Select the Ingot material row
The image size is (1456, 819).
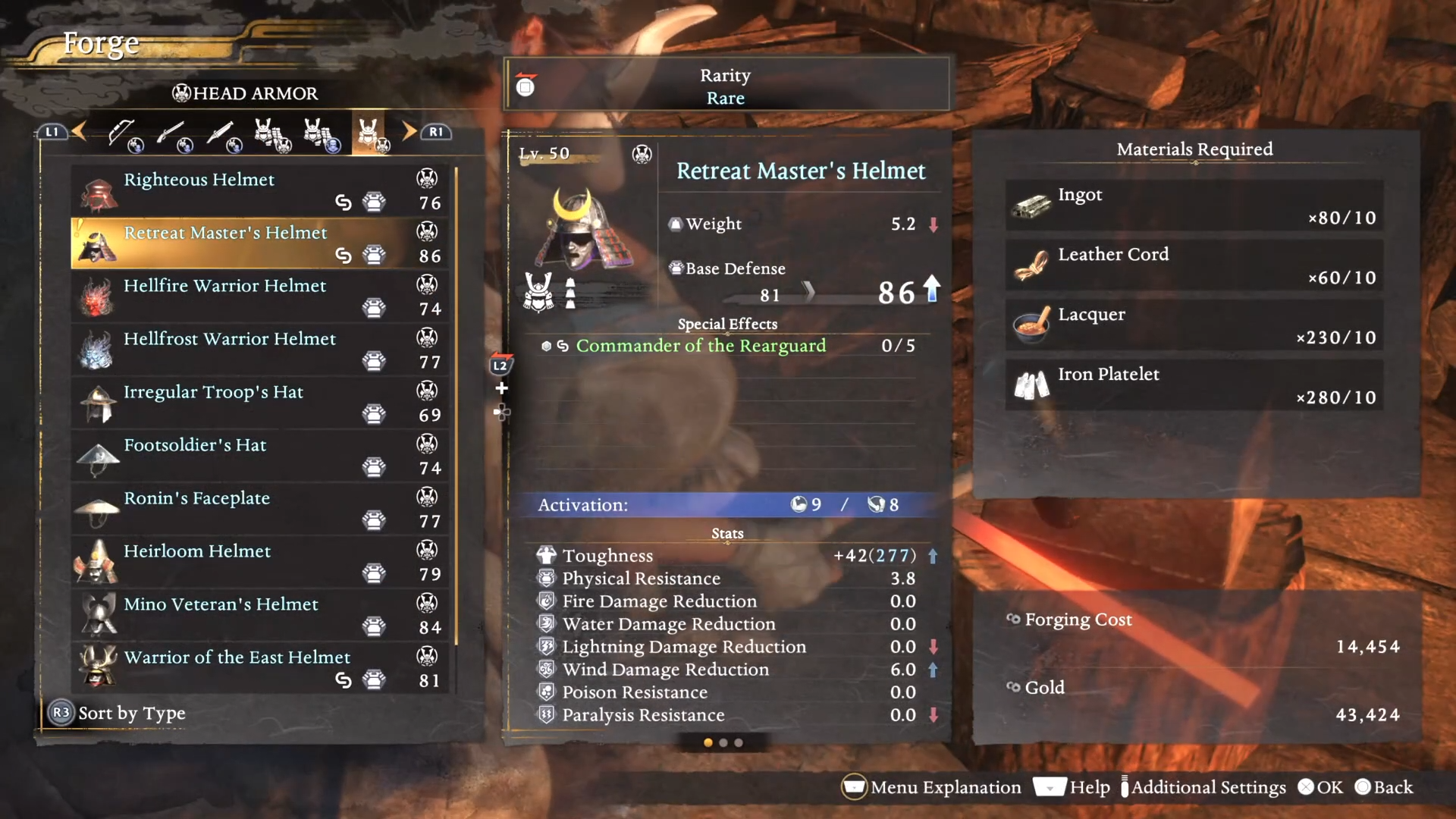(1194, 206)
